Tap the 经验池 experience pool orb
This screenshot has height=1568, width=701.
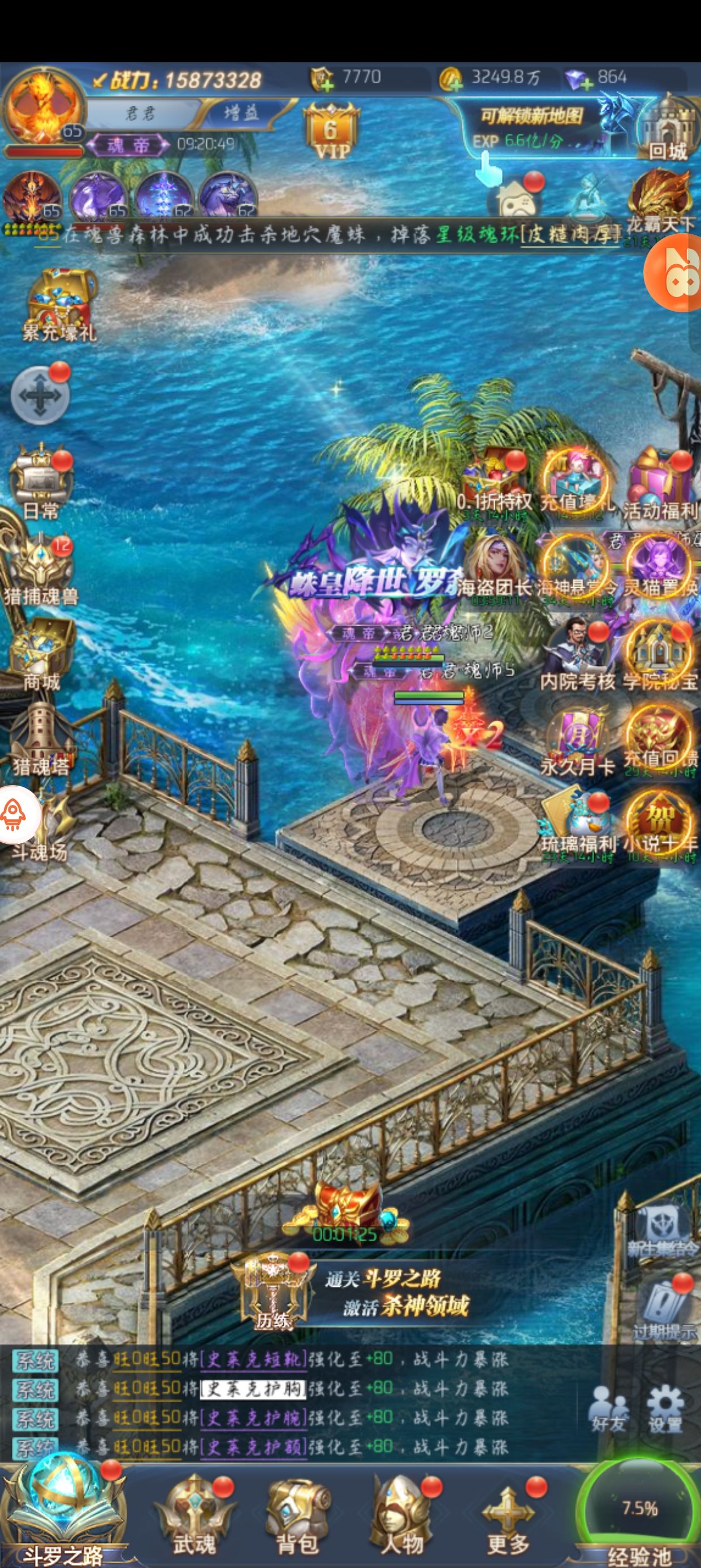coord(639,1511)
